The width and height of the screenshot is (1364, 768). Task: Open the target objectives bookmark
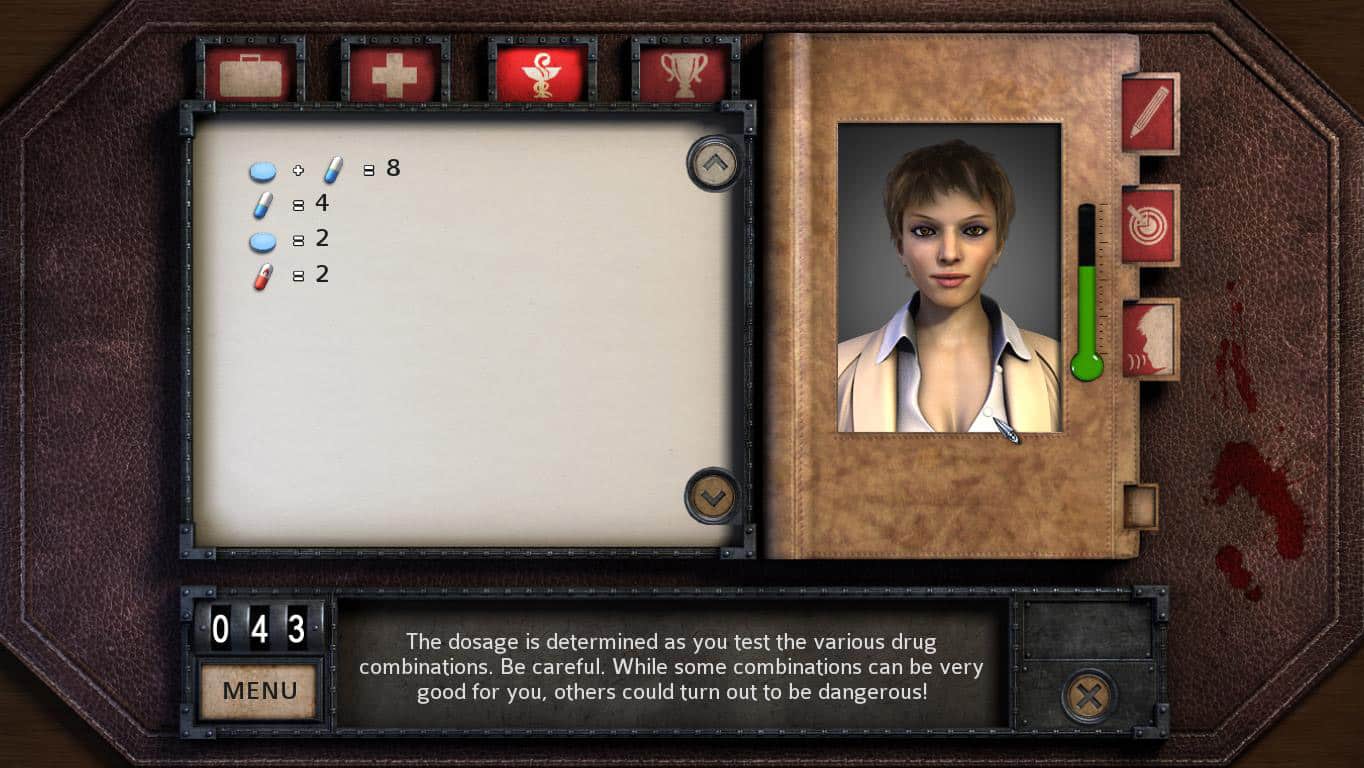tap(1149, 225)
